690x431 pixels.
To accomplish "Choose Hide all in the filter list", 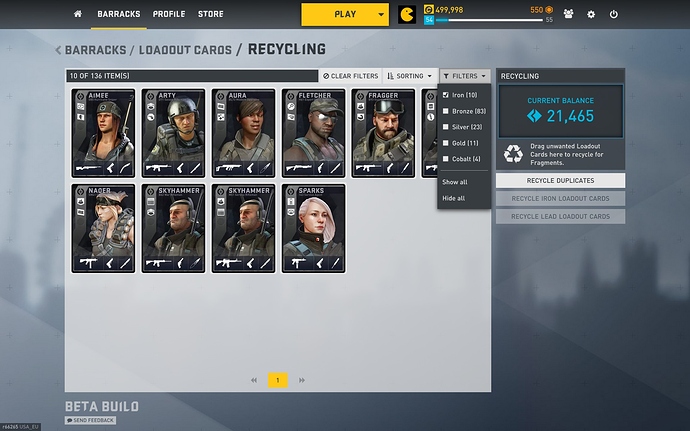I will click(x=455, y=198).
